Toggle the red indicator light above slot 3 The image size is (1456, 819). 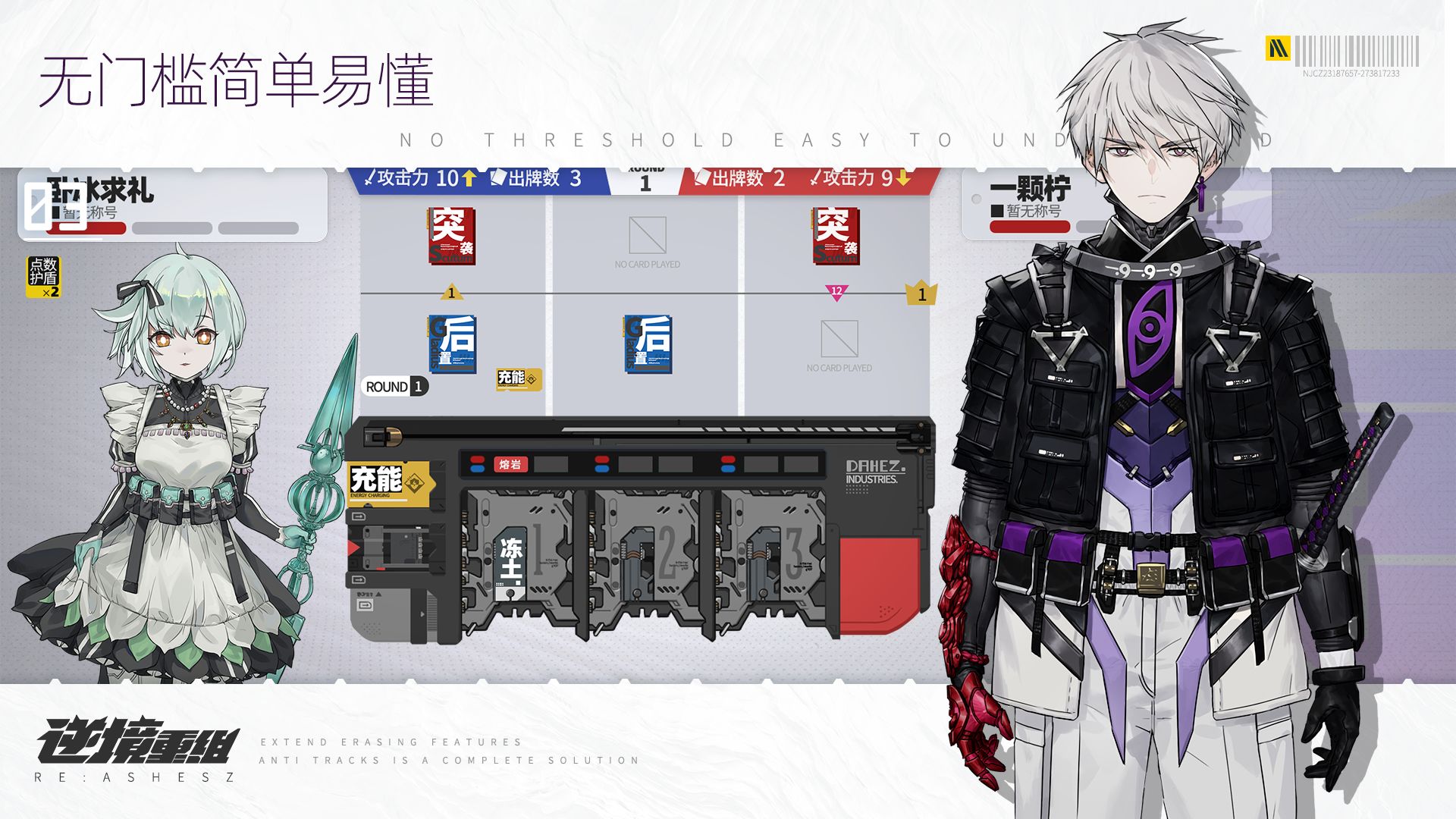coord(727,460)
